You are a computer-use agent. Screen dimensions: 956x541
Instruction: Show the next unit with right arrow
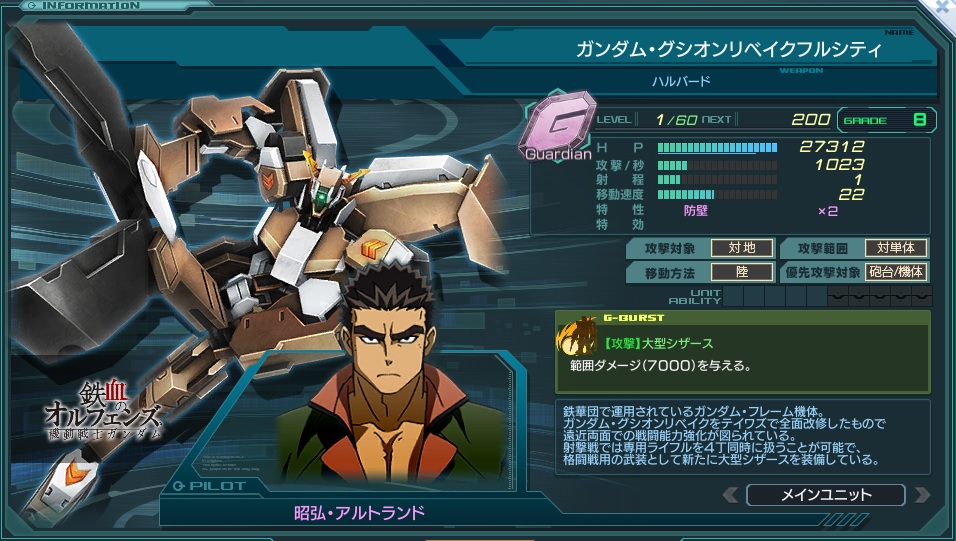[921, 495]
